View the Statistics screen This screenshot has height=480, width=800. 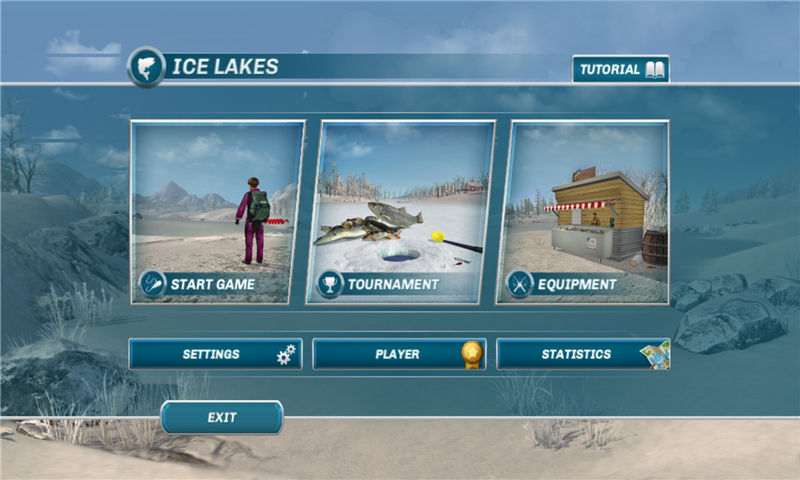pos(583,354)
